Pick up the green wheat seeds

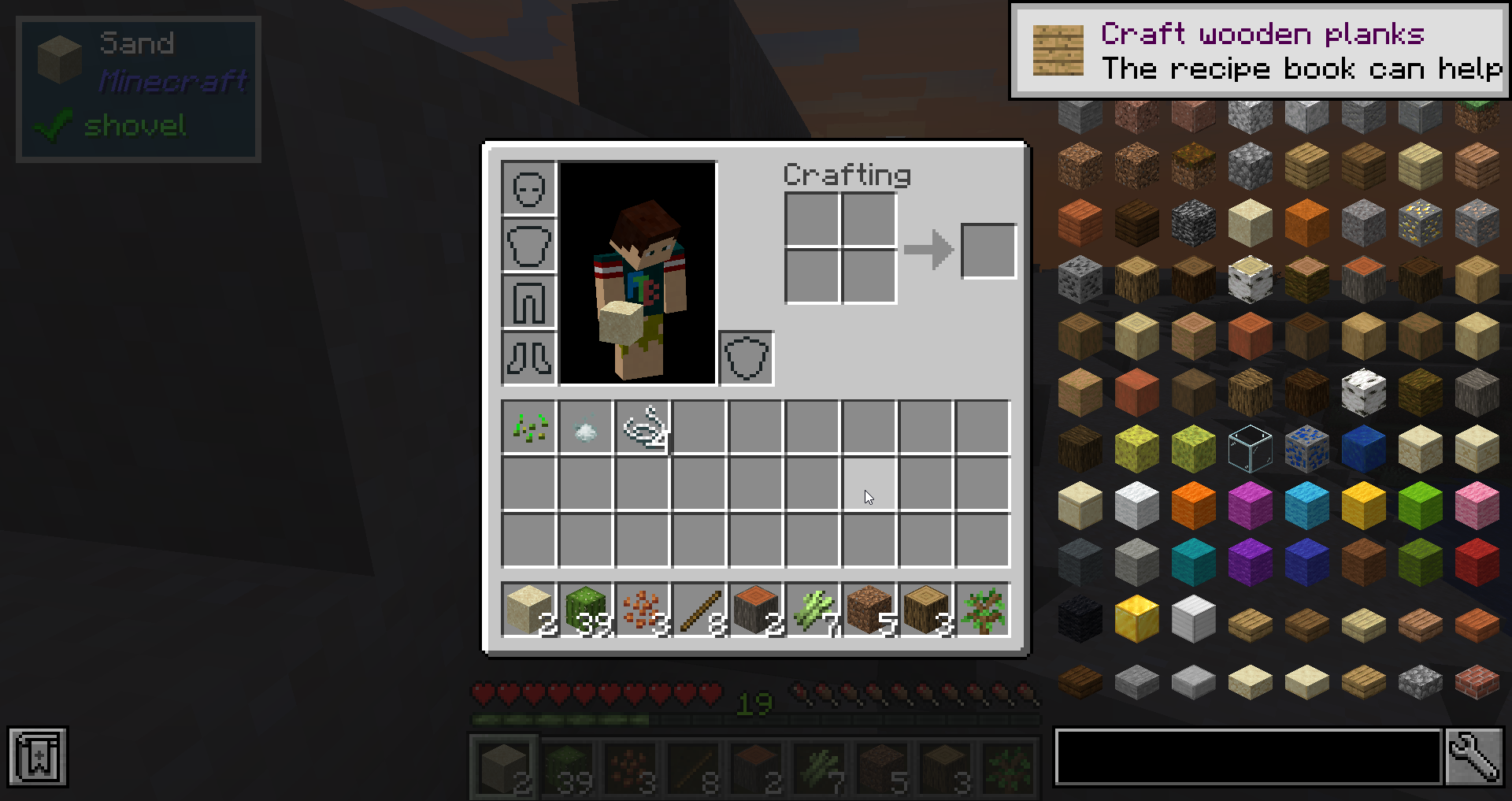[529, 428]
